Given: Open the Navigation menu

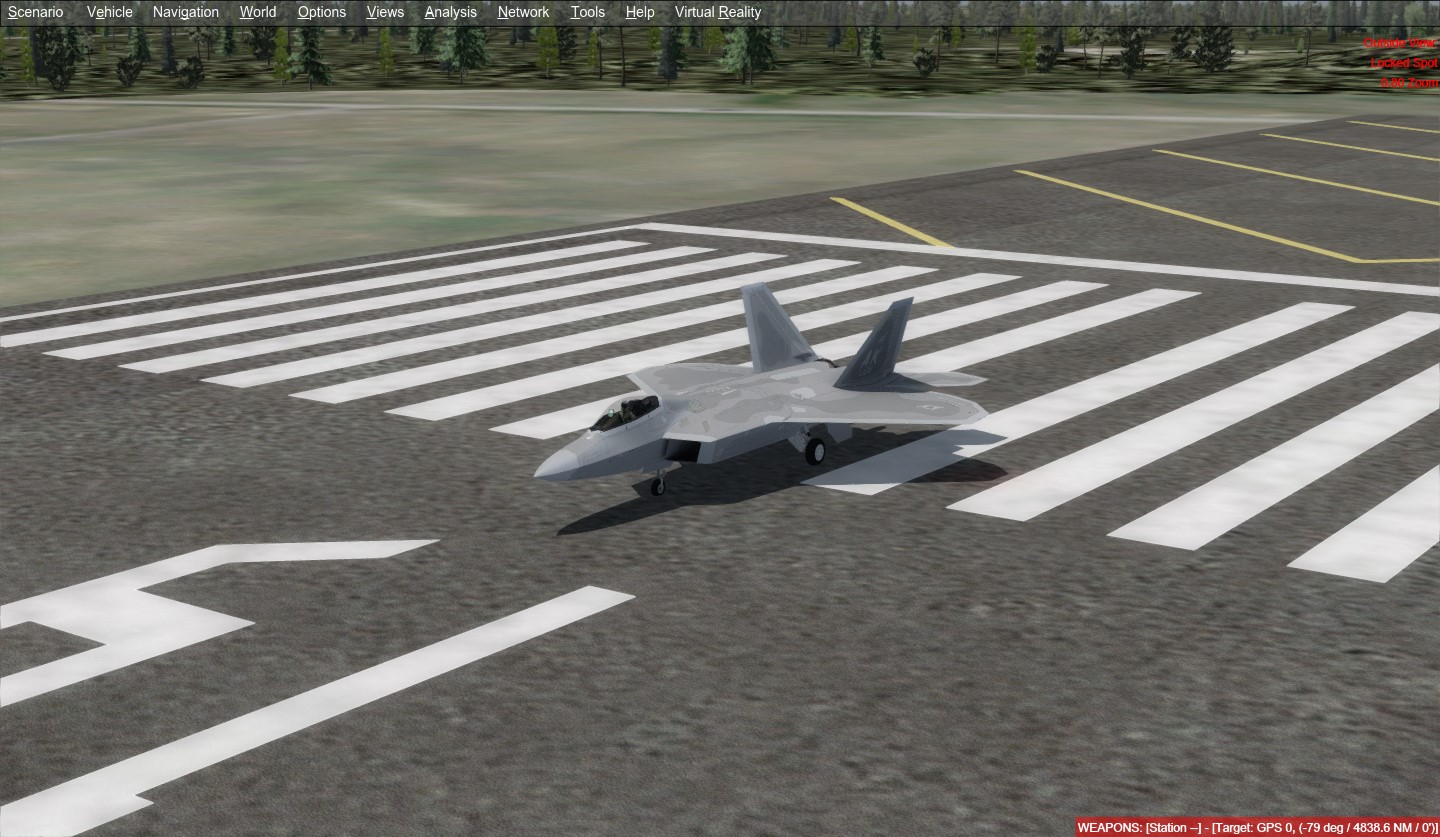Looking at the screenshot, I should (x=185, y=12).
